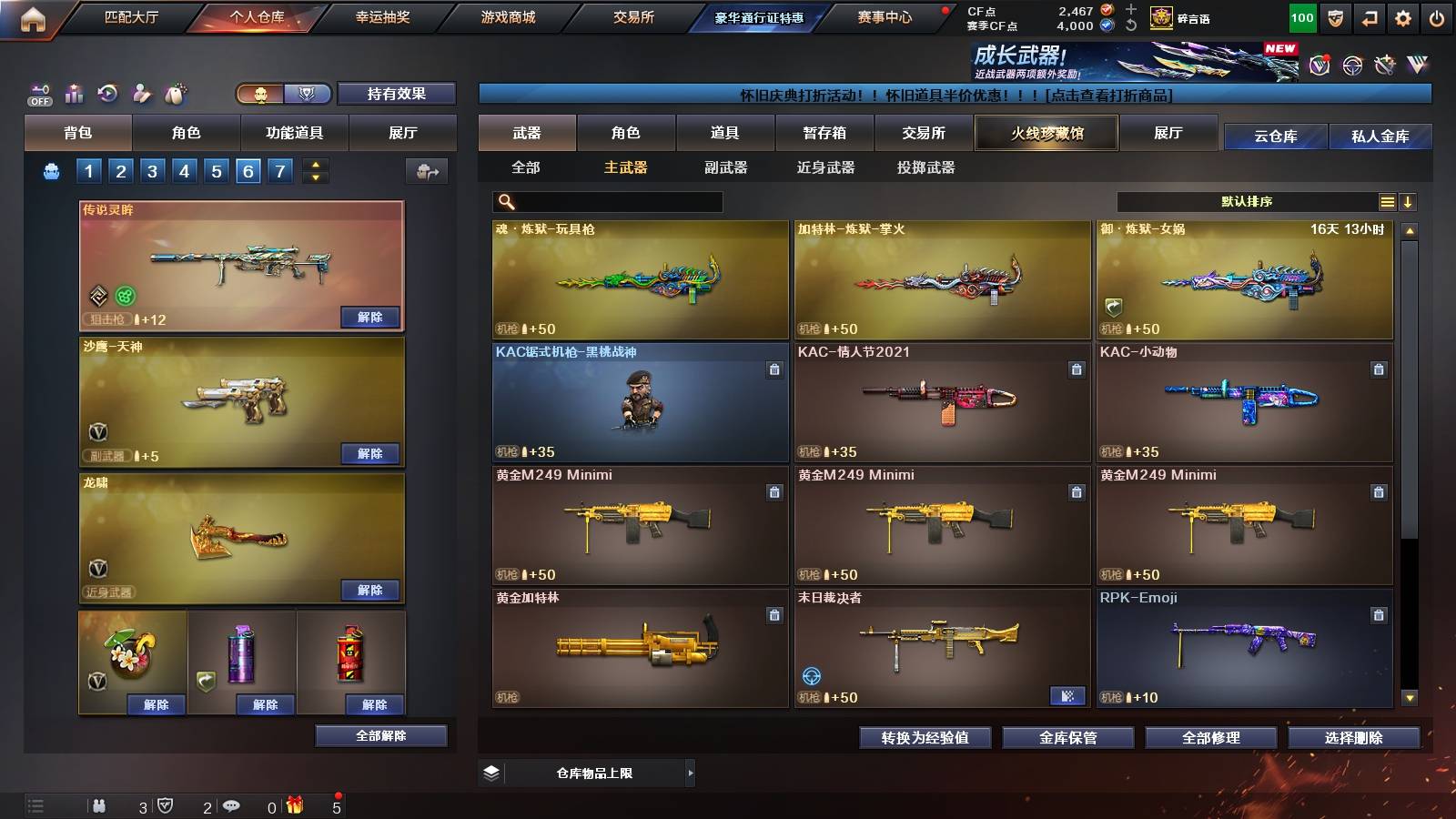Click the 全部解除 button
This screenshot has height=819, width=1456.
point(379,735)
